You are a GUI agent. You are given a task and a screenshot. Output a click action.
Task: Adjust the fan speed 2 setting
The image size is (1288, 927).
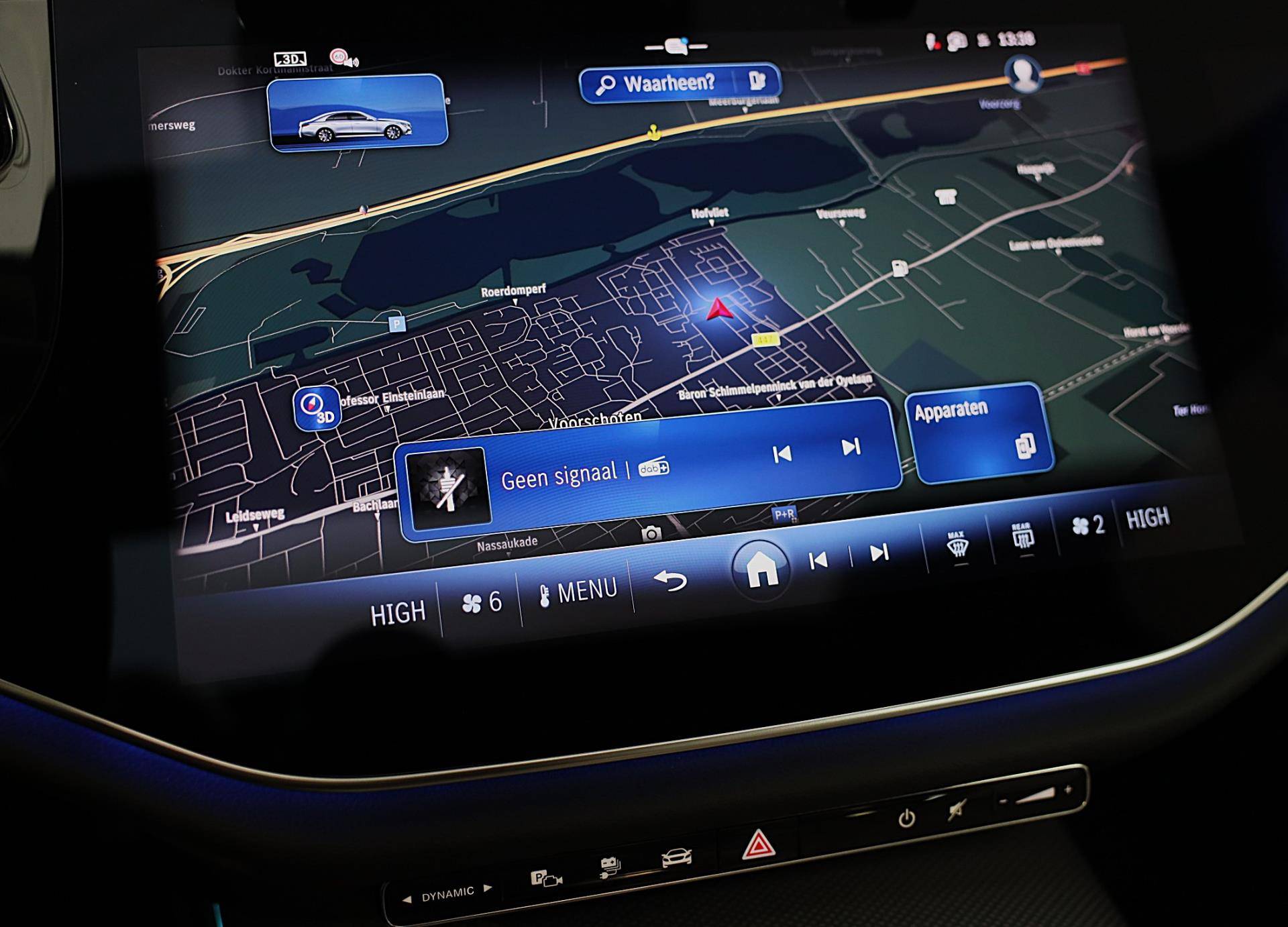1088,525
